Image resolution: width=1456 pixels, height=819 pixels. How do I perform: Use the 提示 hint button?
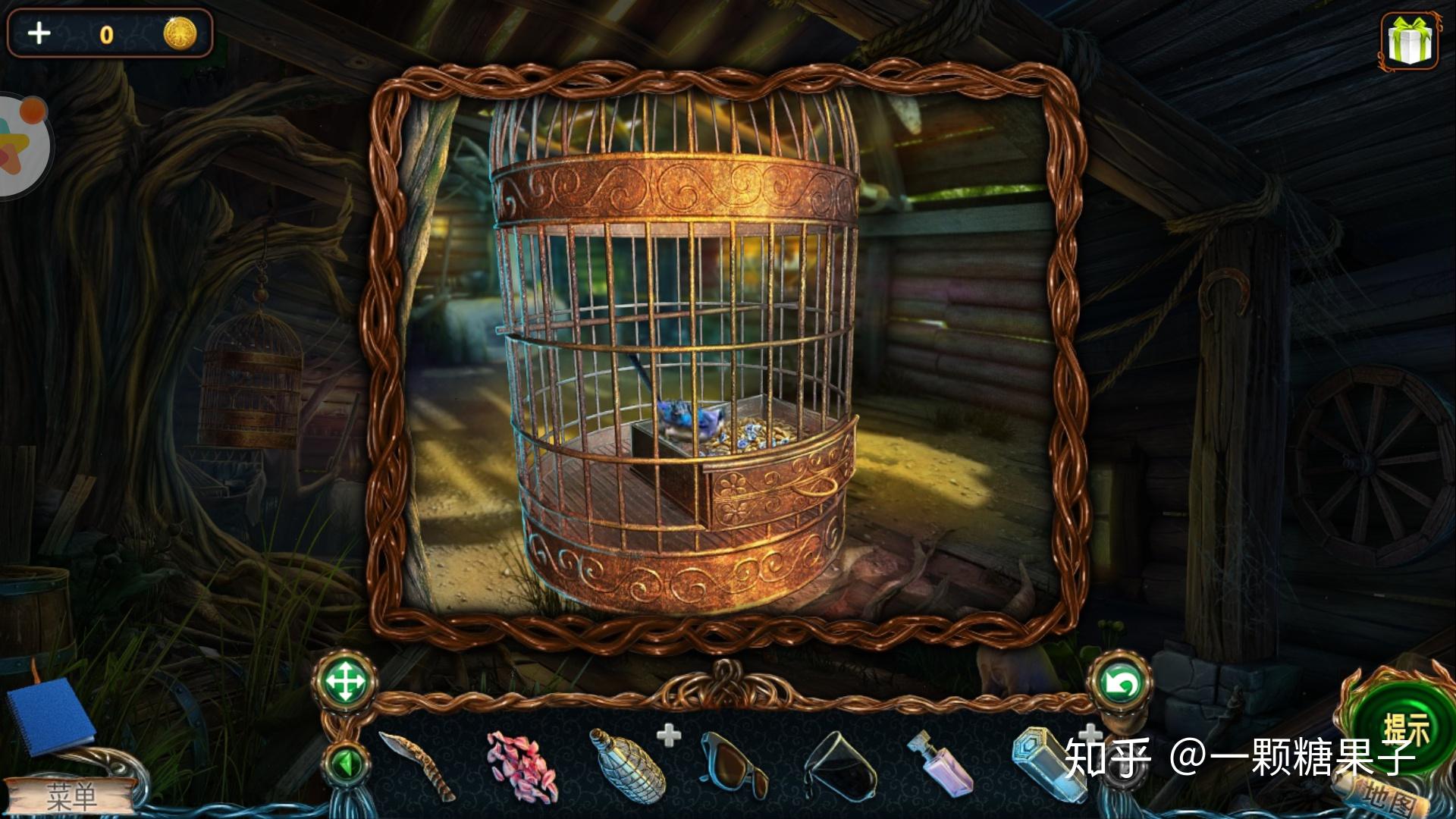(1404, 730)
